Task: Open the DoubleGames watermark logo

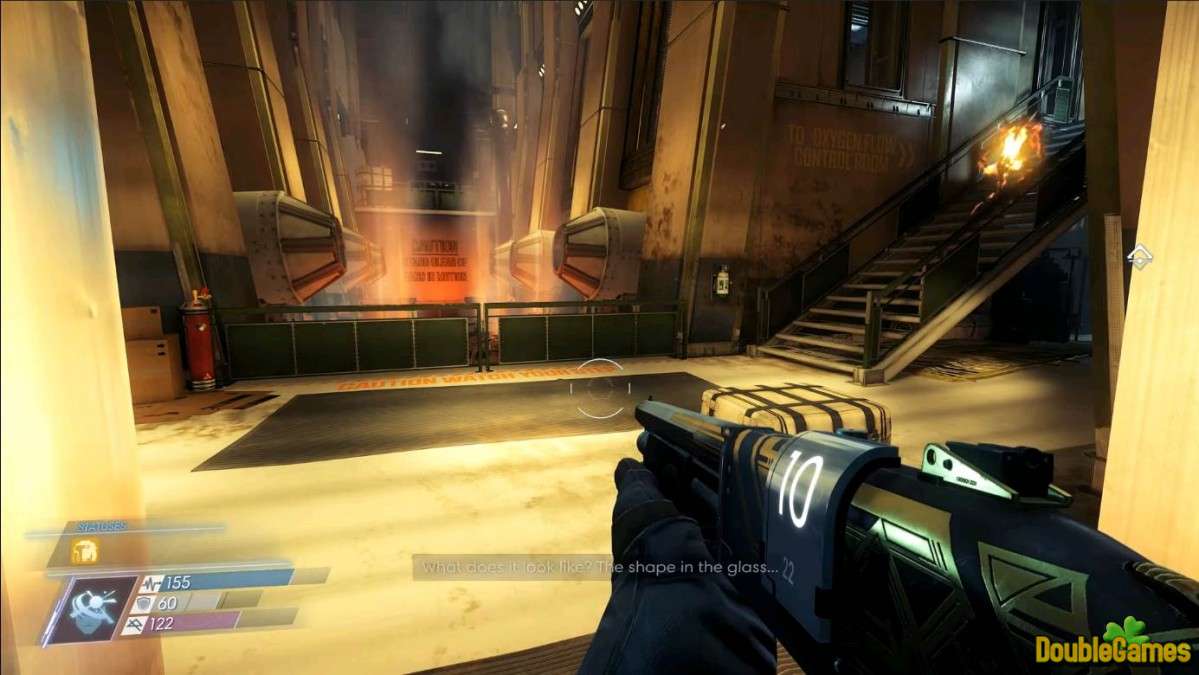Action: click(1113, 647)
